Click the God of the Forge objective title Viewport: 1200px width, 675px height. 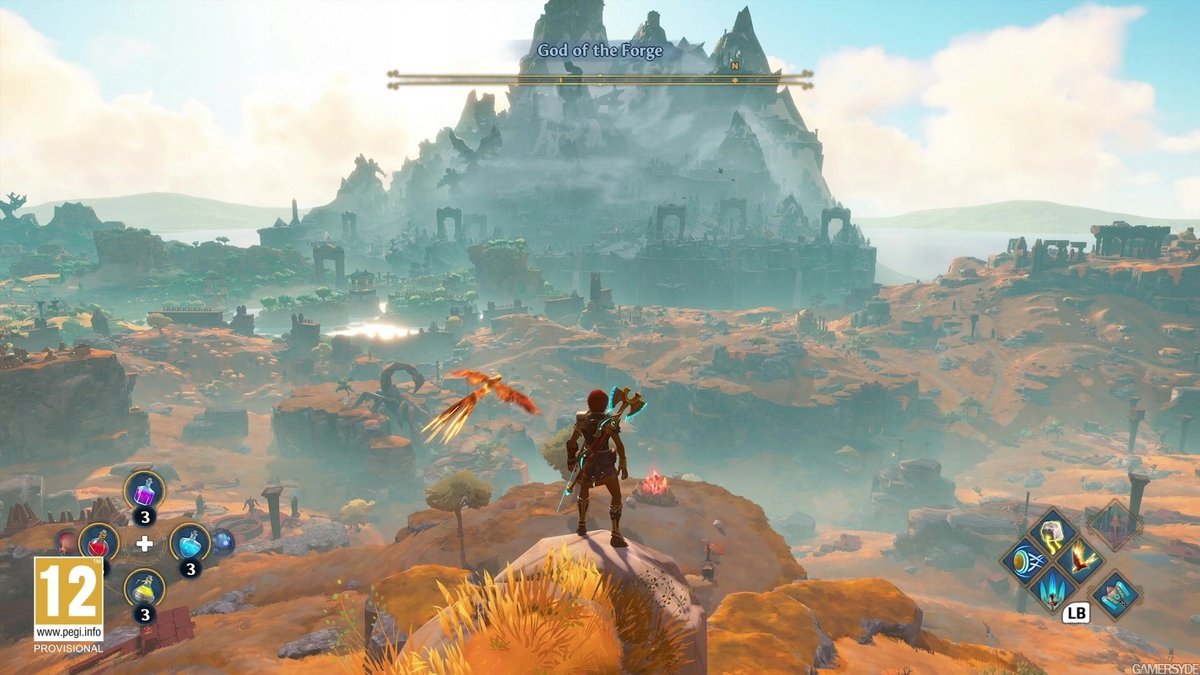tap(600, 50)
